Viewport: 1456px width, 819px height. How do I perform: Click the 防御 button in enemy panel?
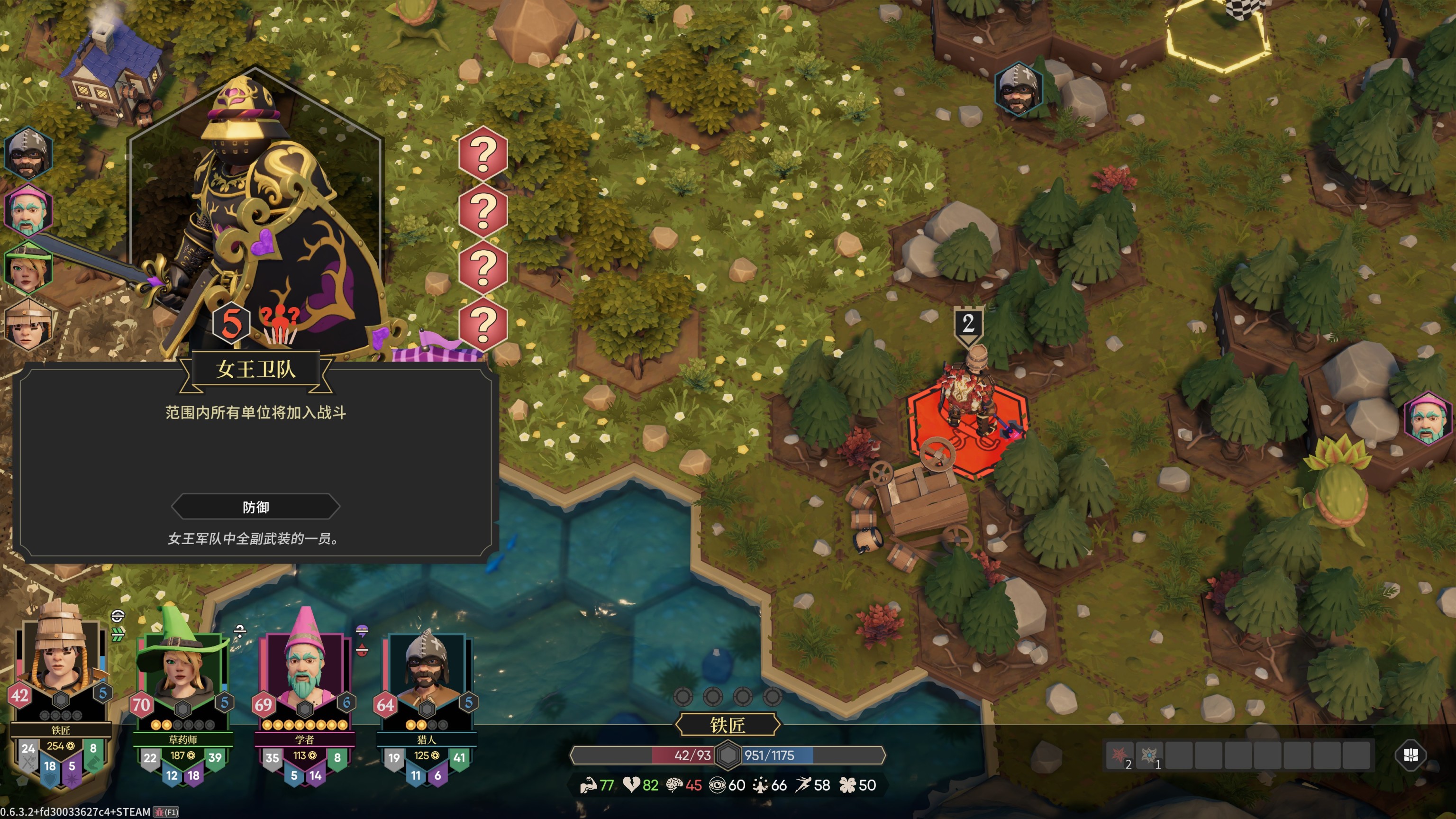(x=255, y=507)
